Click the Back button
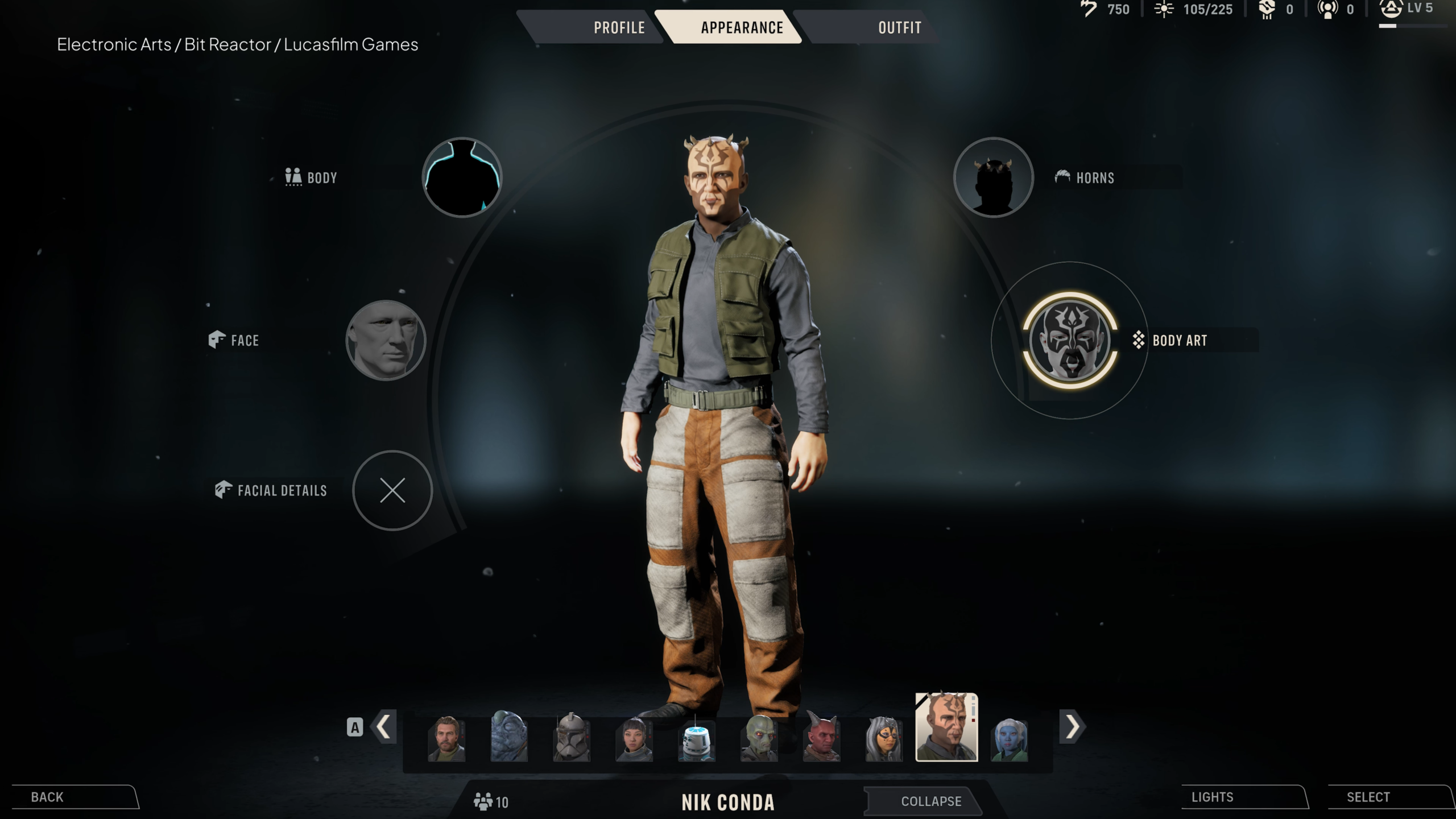This screenshot has width=1456, height=819. point(48,797)
